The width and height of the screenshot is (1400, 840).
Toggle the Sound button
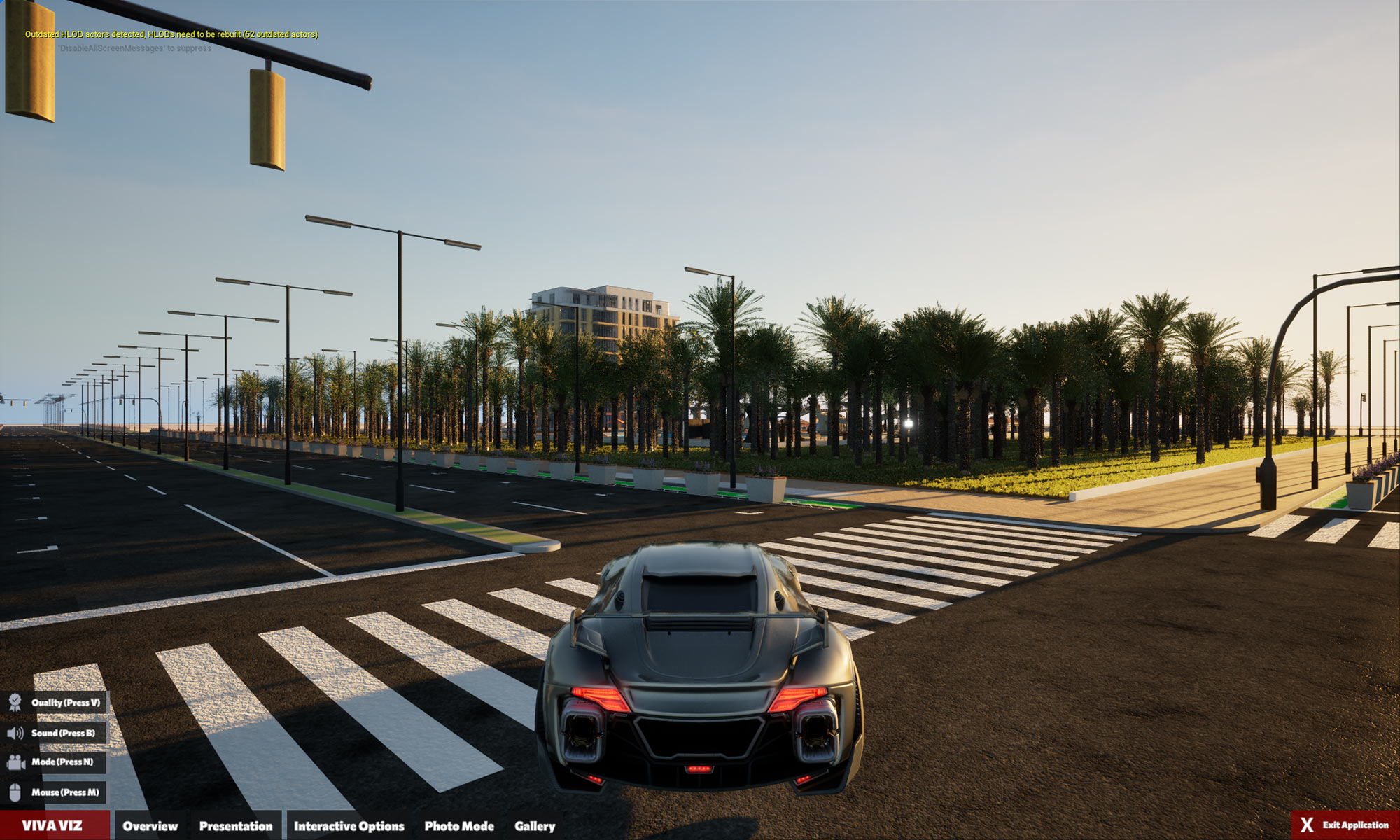(x=53, y=733)
